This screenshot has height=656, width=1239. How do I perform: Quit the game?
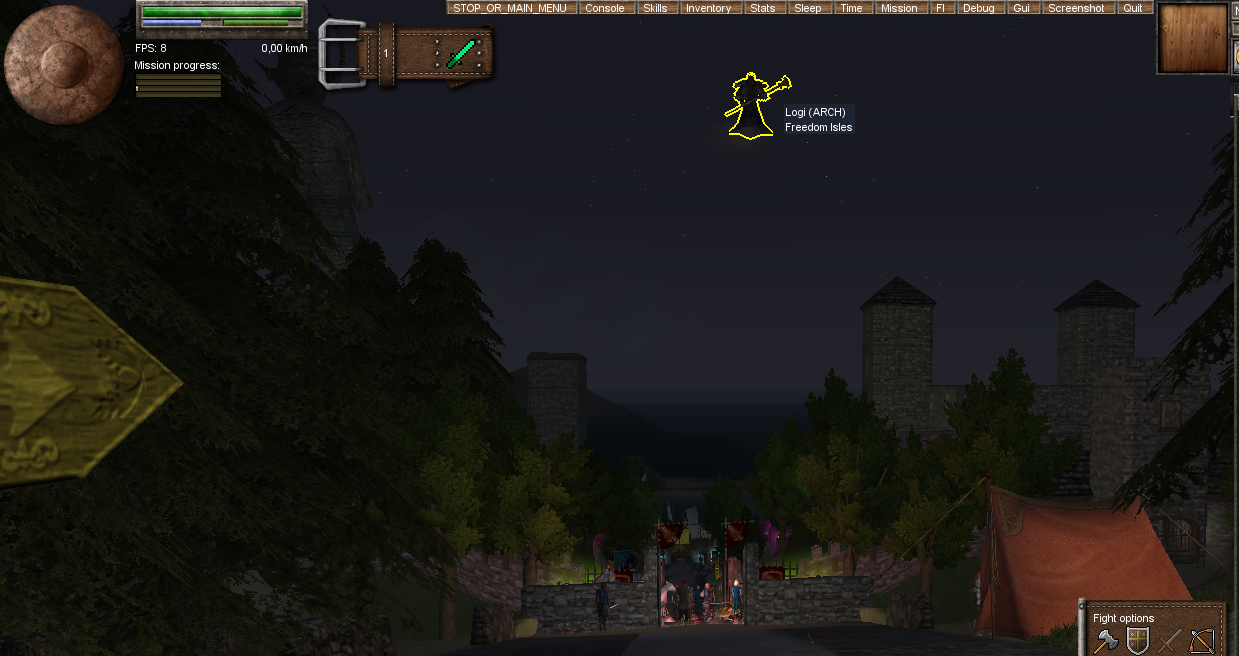coord(1132,8)
